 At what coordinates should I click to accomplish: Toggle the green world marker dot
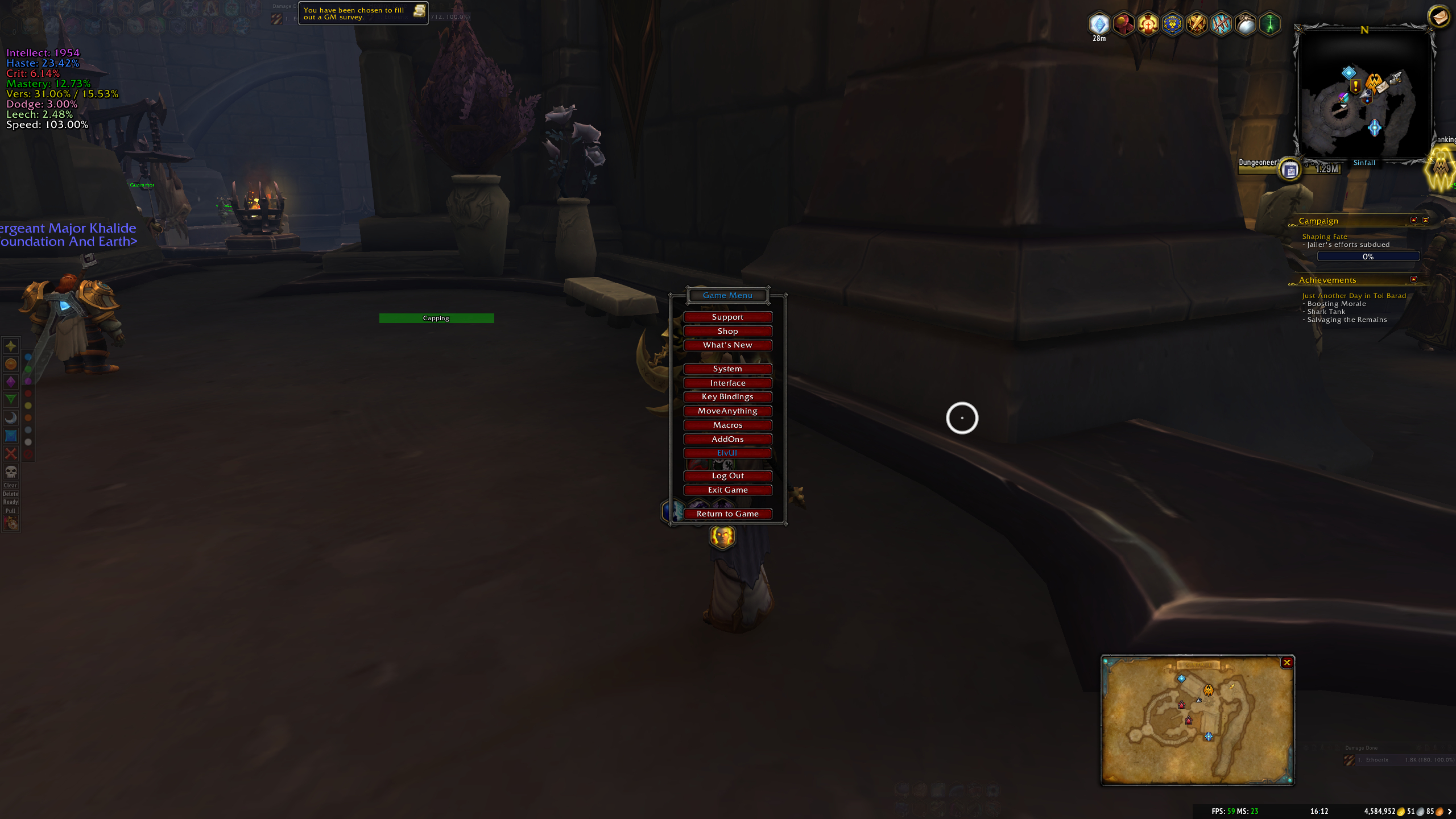tap(28, 369)
